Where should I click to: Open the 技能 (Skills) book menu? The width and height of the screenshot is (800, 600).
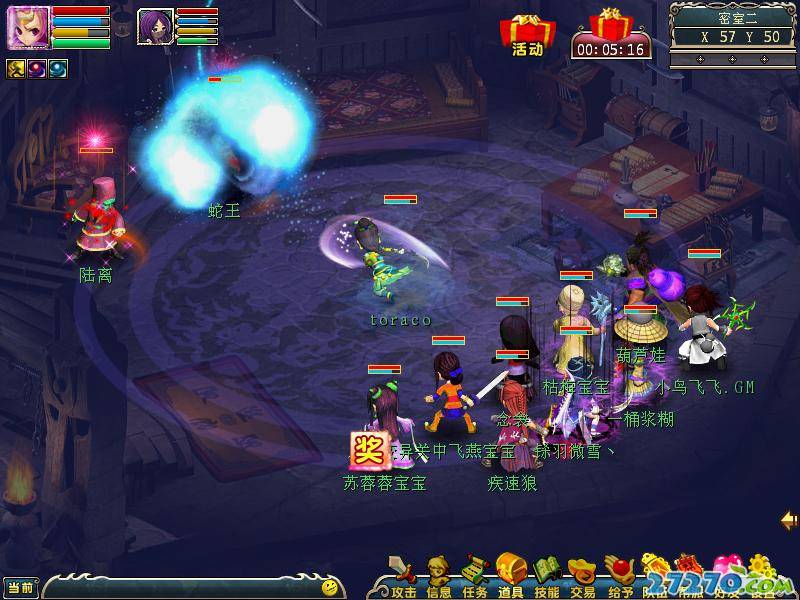pos(546,574)
